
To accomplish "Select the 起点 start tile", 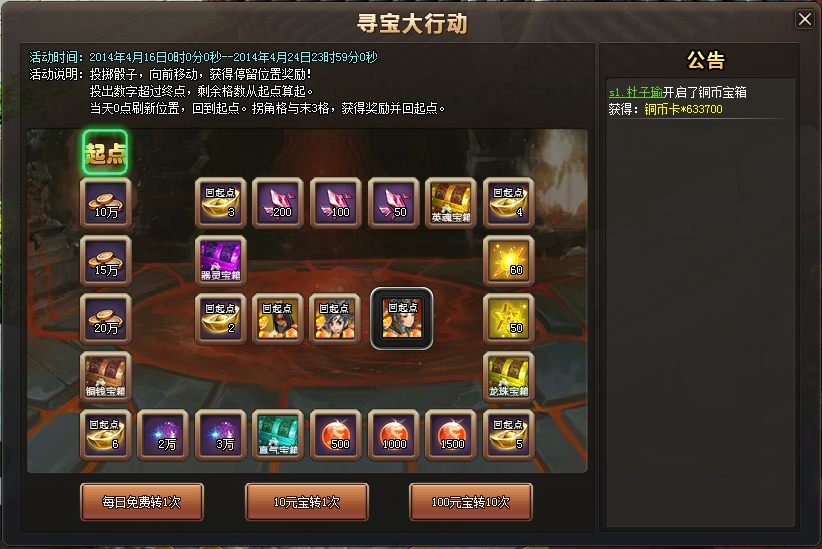I will point(105,153).
